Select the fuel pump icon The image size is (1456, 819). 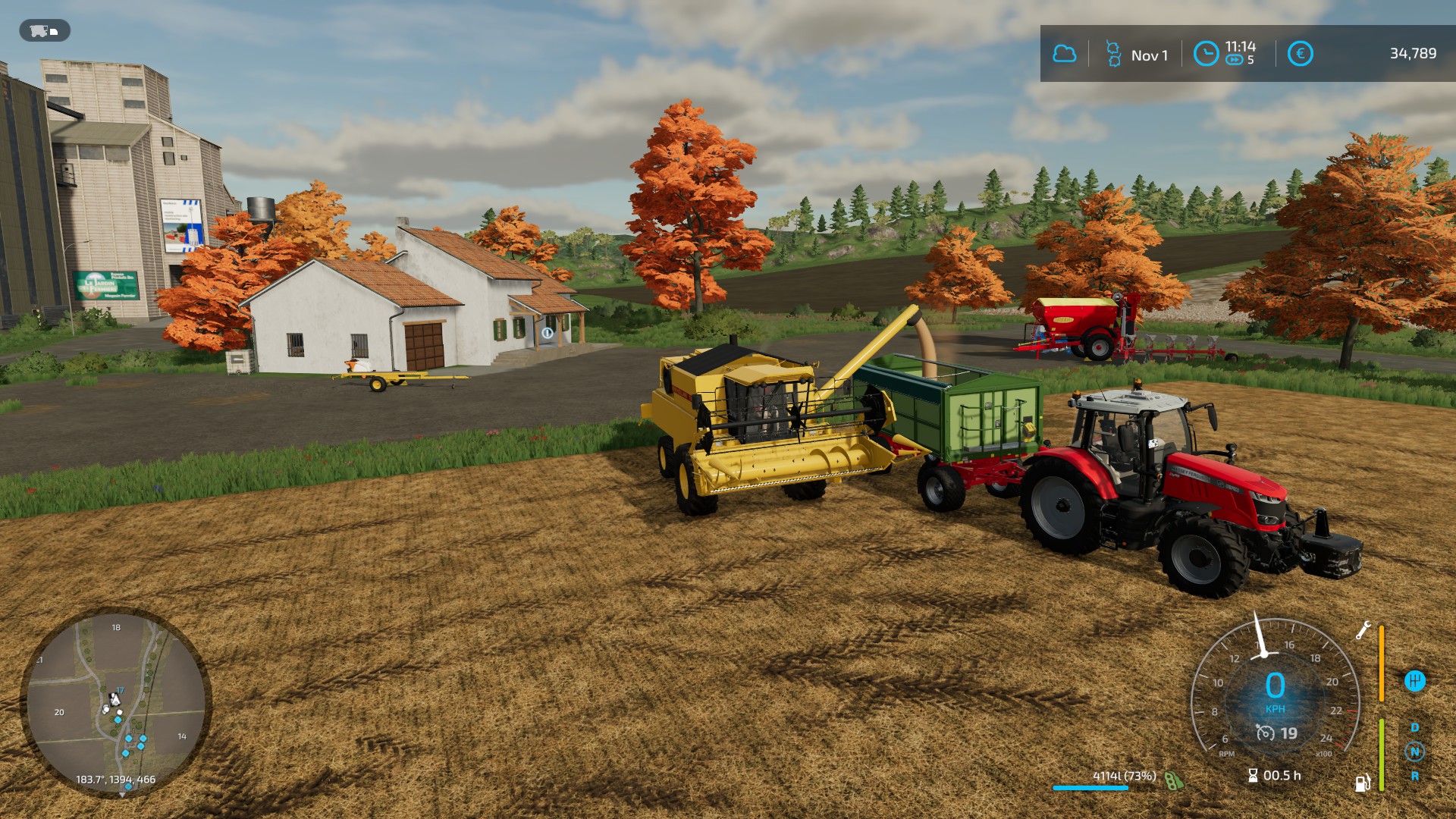[1362, 783]
